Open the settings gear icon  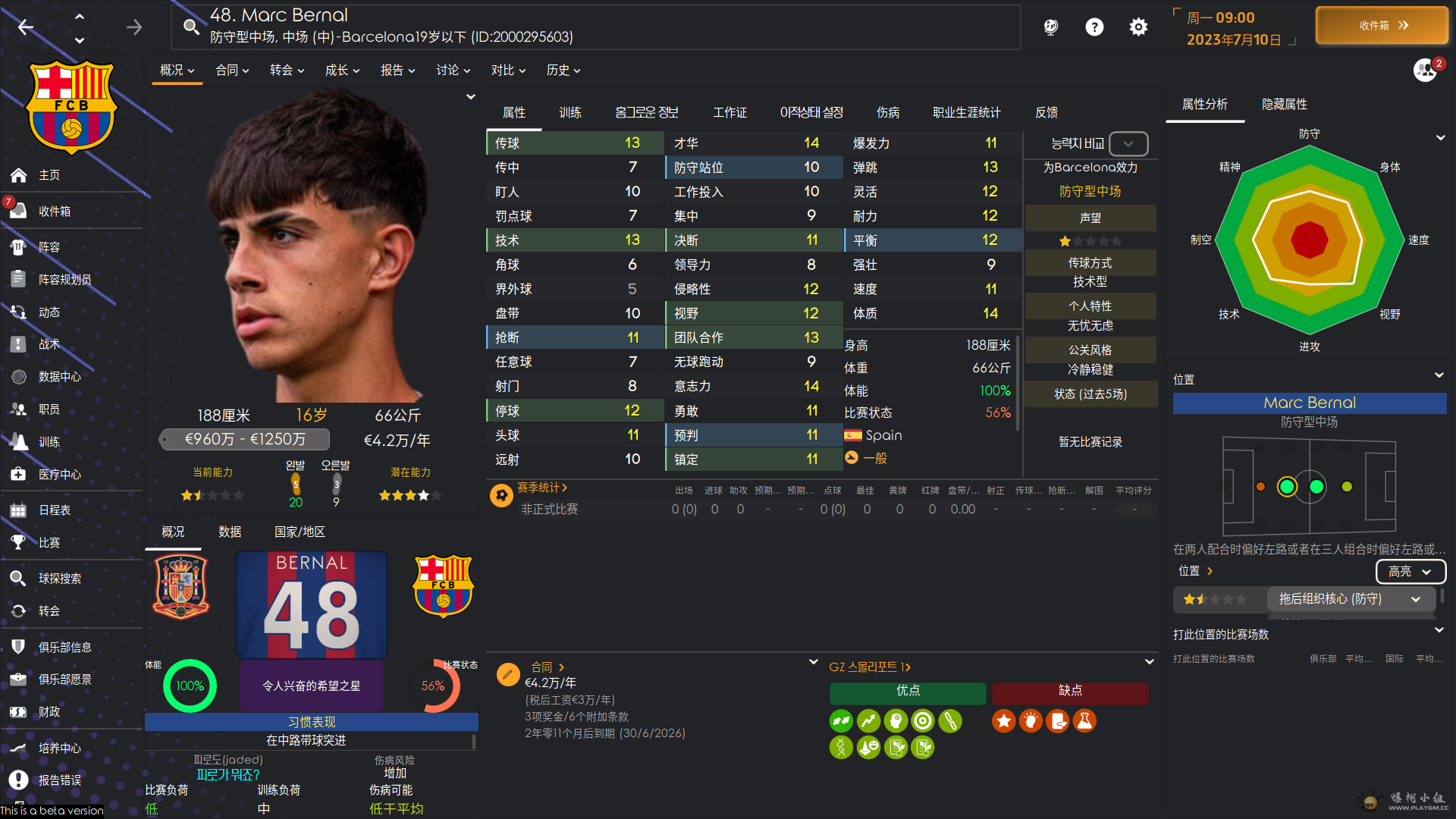pyautogui.click(x=1137, y=27)
